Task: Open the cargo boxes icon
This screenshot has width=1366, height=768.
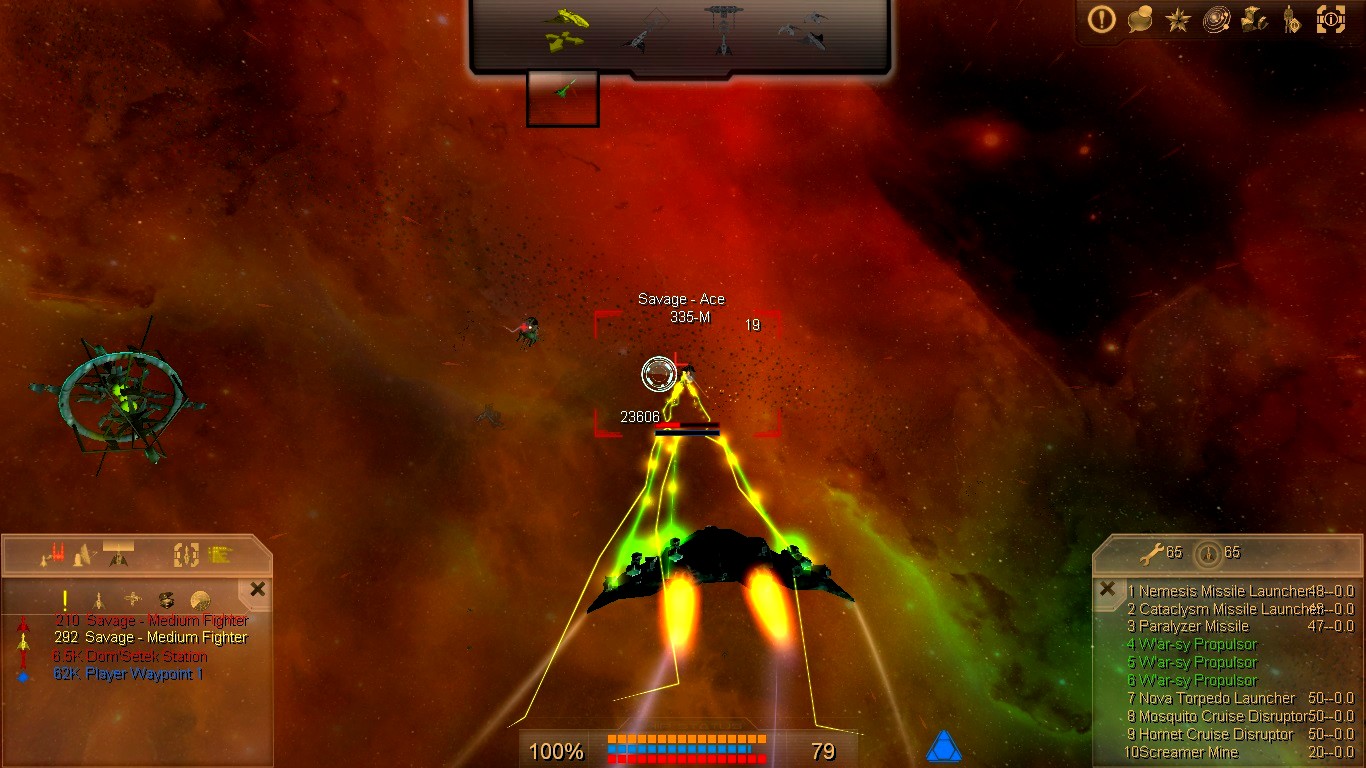Action: [1254, 19]
